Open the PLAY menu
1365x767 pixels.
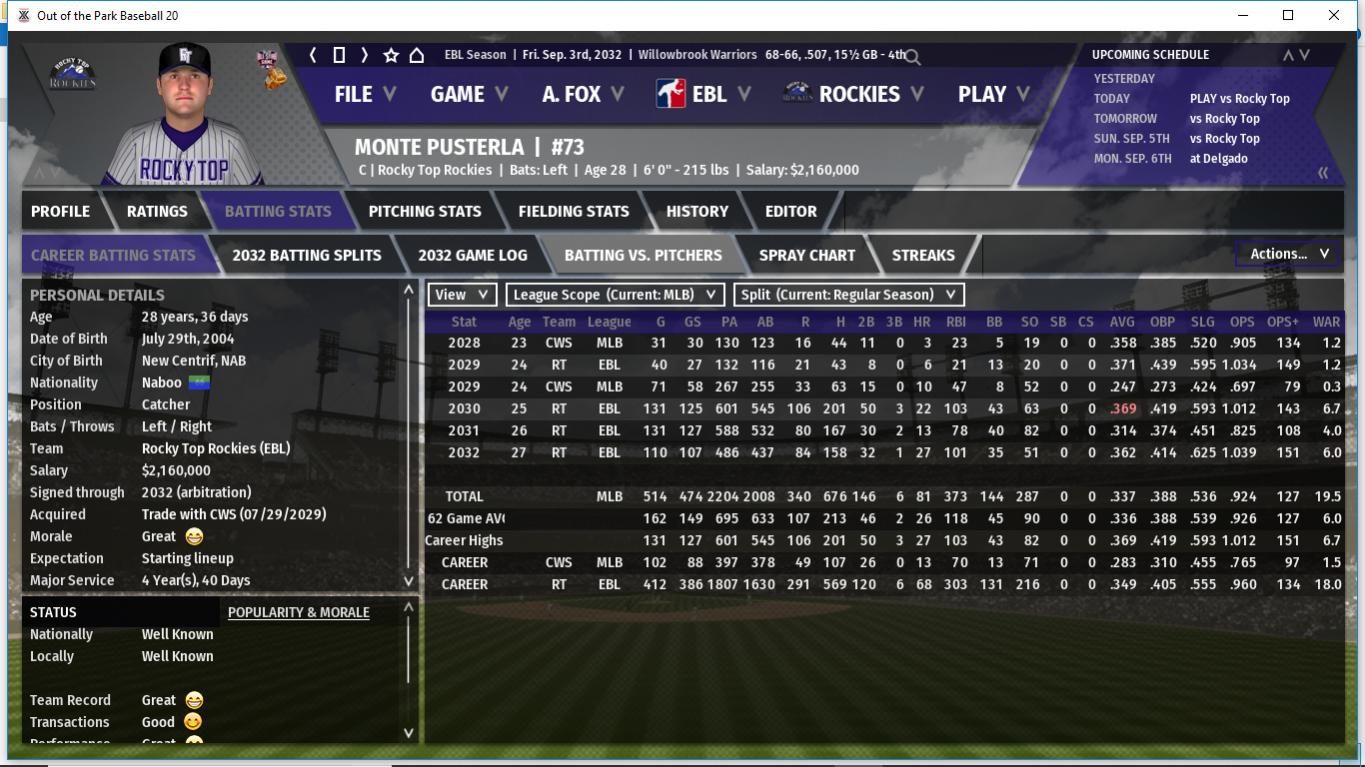pyautogui.click(x=993, y=94)
